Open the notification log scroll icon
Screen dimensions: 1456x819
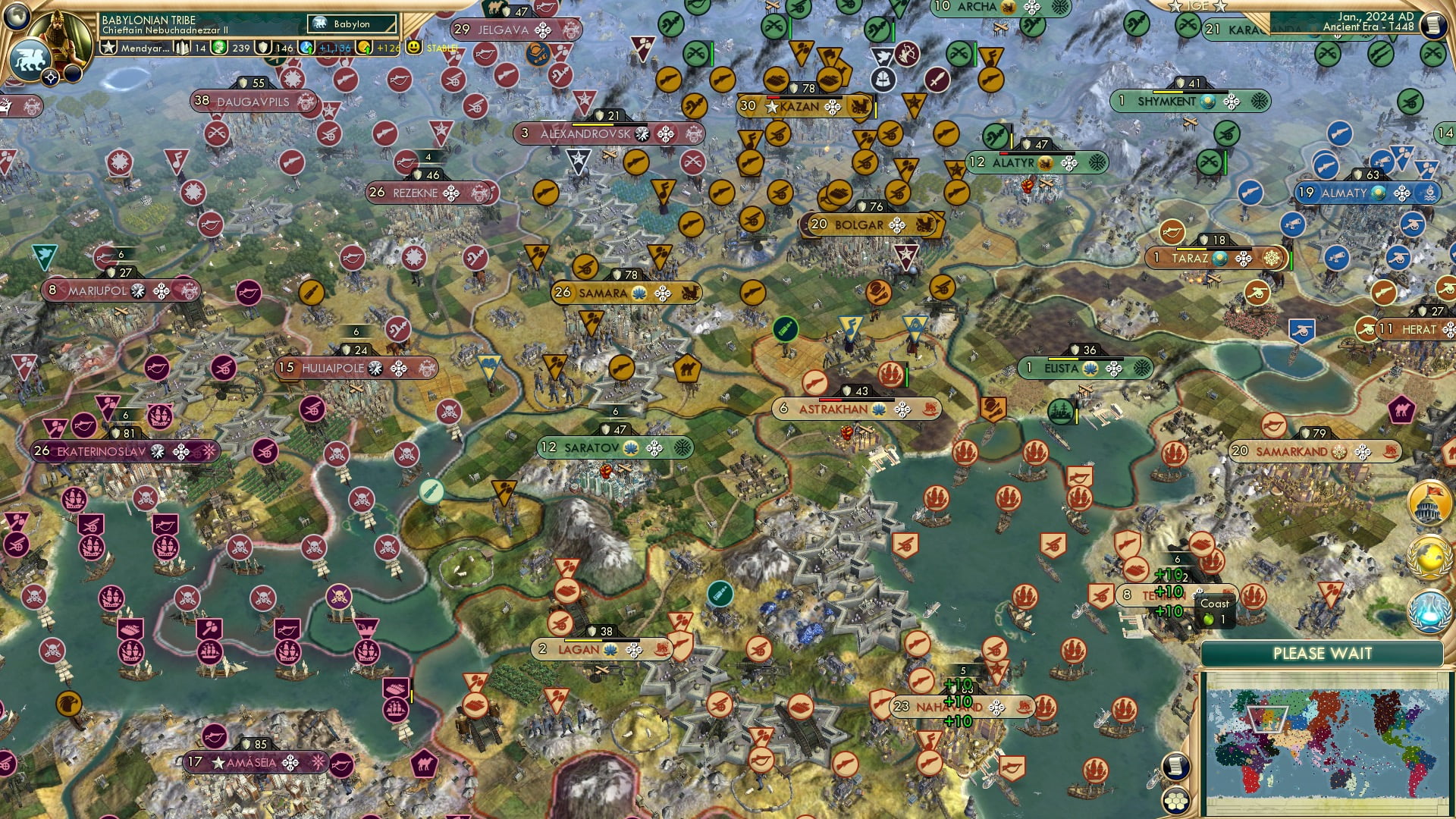pos(1177,766)
